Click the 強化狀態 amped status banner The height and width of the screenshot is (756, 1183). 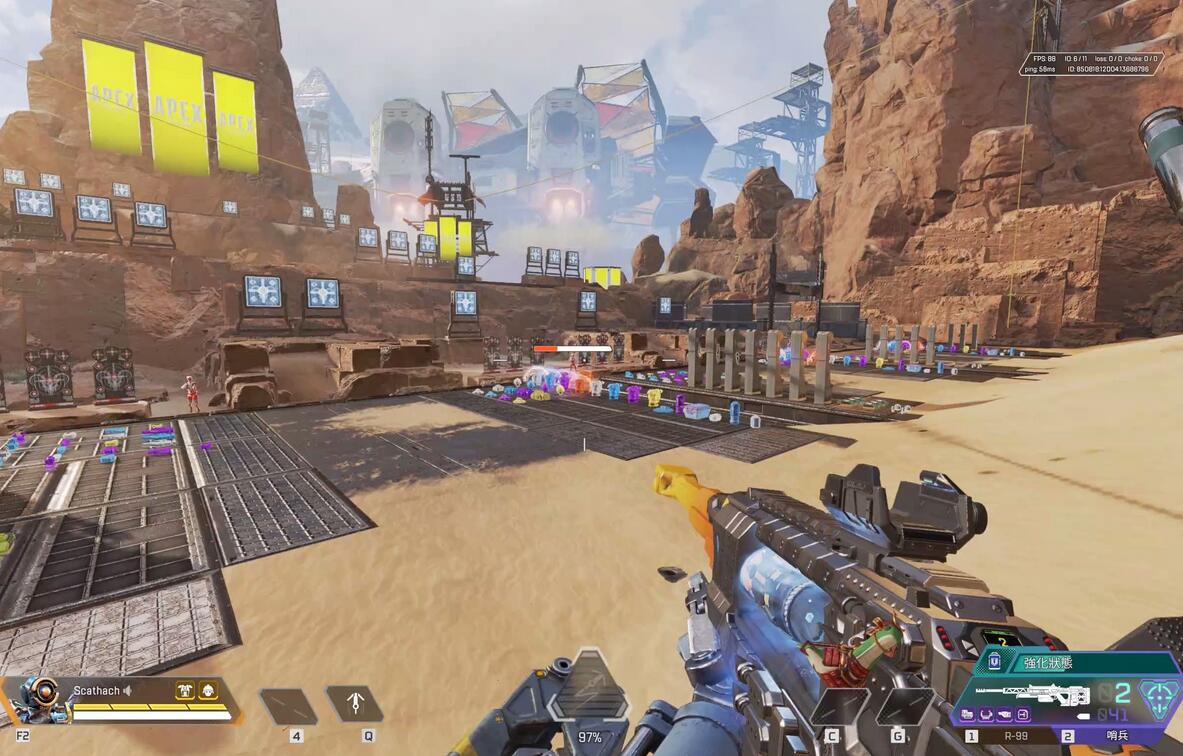pos(1082,662)
